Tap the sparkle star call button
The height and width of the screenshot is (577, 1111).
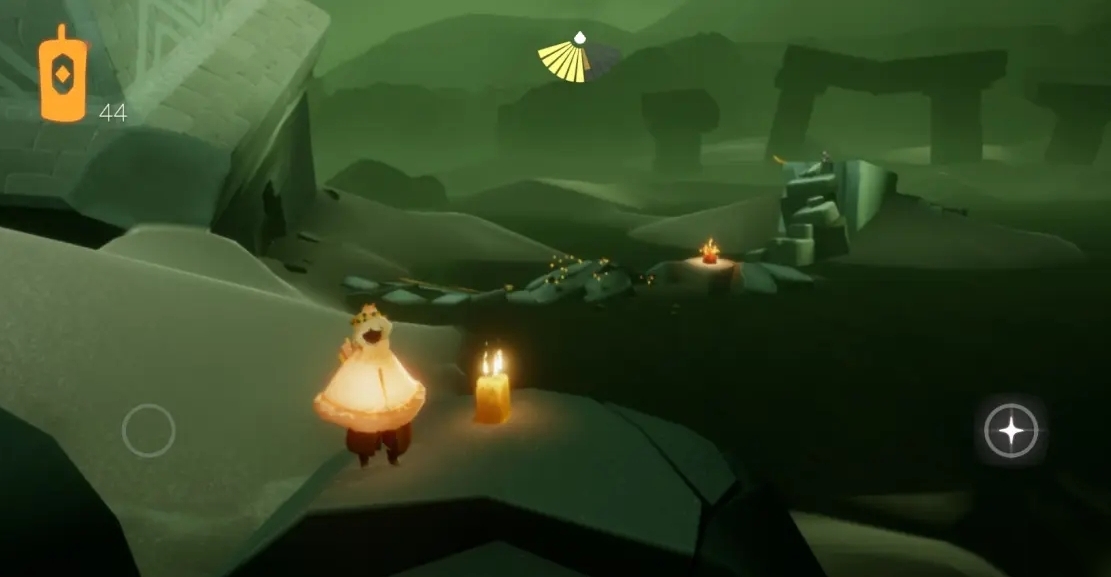[1011, 431]
